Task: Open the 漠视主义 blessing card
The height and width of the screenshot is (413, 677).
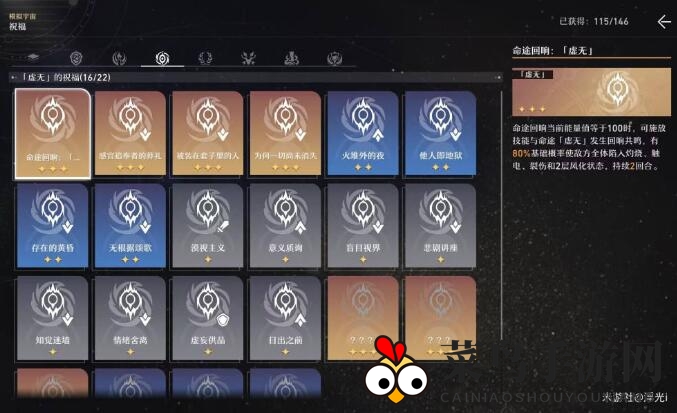Action: click(x=207, y=226)
